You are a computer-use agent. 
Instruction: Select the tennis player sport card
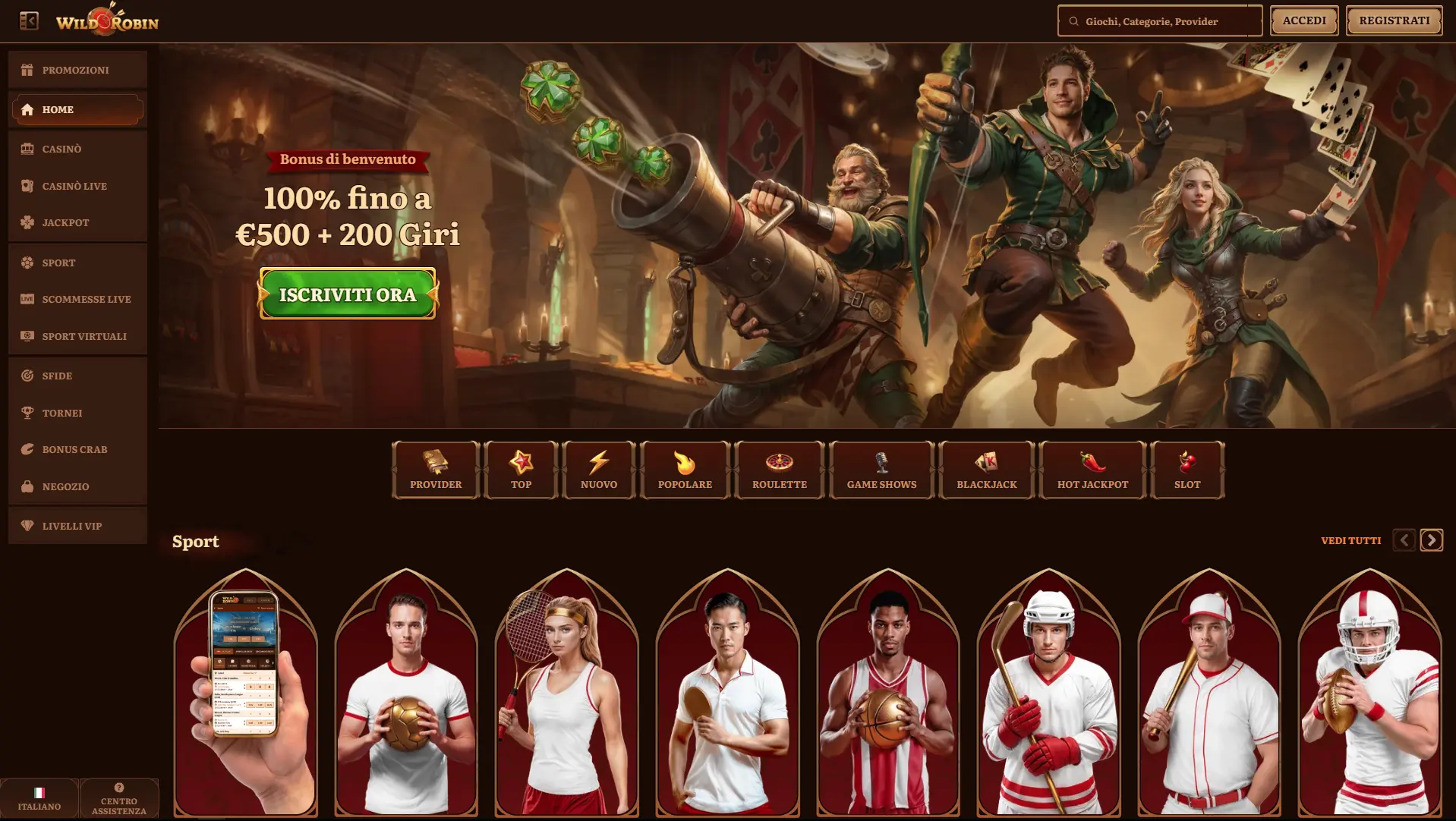pyautogui.click(x=566, y=692)
